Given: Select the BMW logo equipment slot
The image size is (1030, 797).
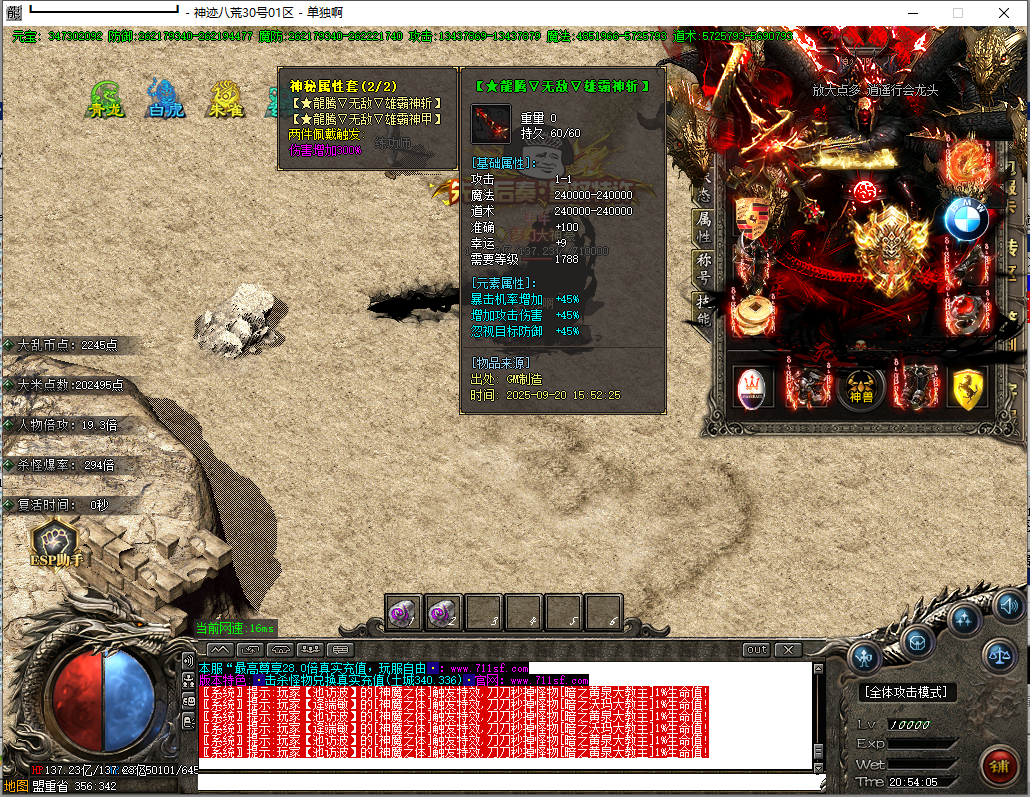Looking at the screenshot, I should [968, 217].
